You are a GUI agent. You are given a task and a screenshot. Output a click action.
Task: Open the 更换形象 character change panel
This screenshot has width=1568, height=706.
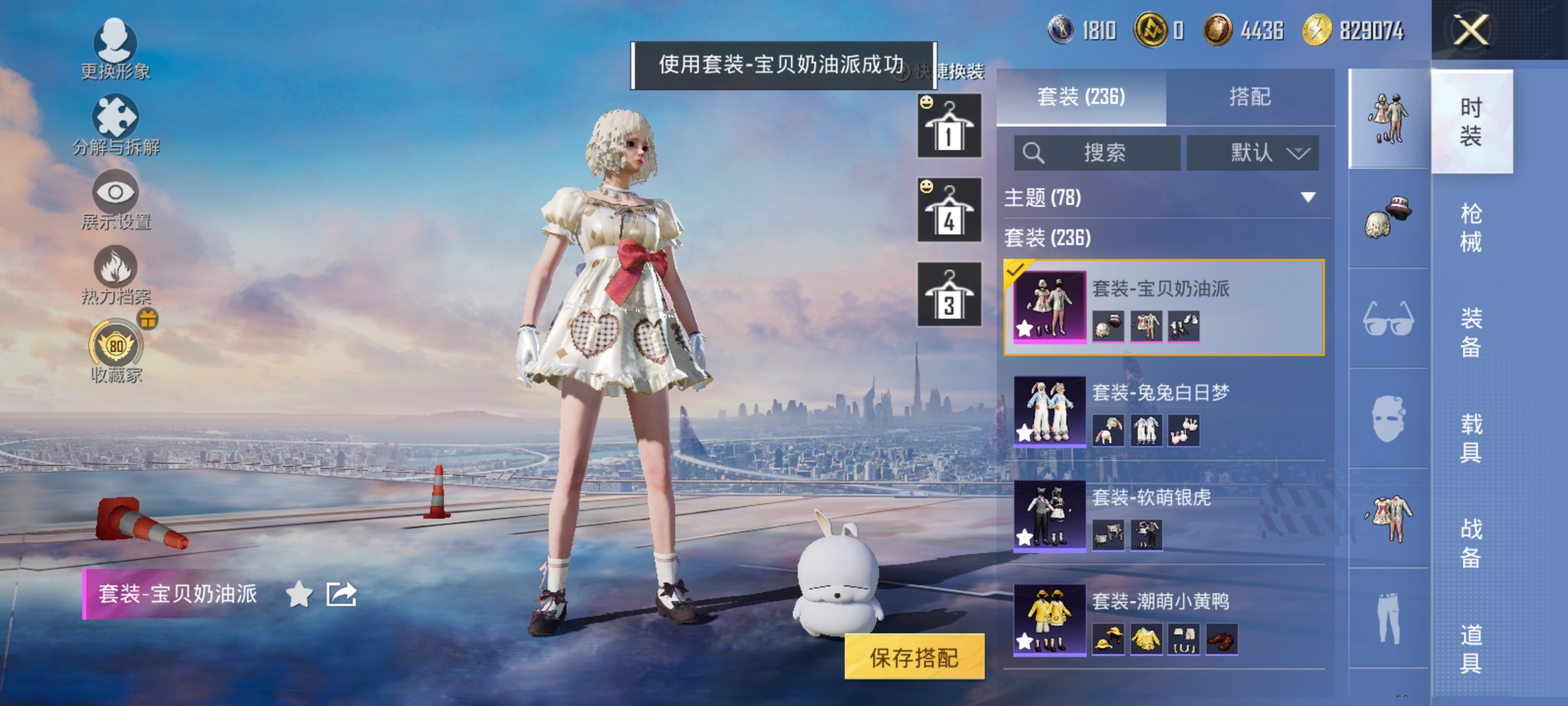click(x=114, y=52)
